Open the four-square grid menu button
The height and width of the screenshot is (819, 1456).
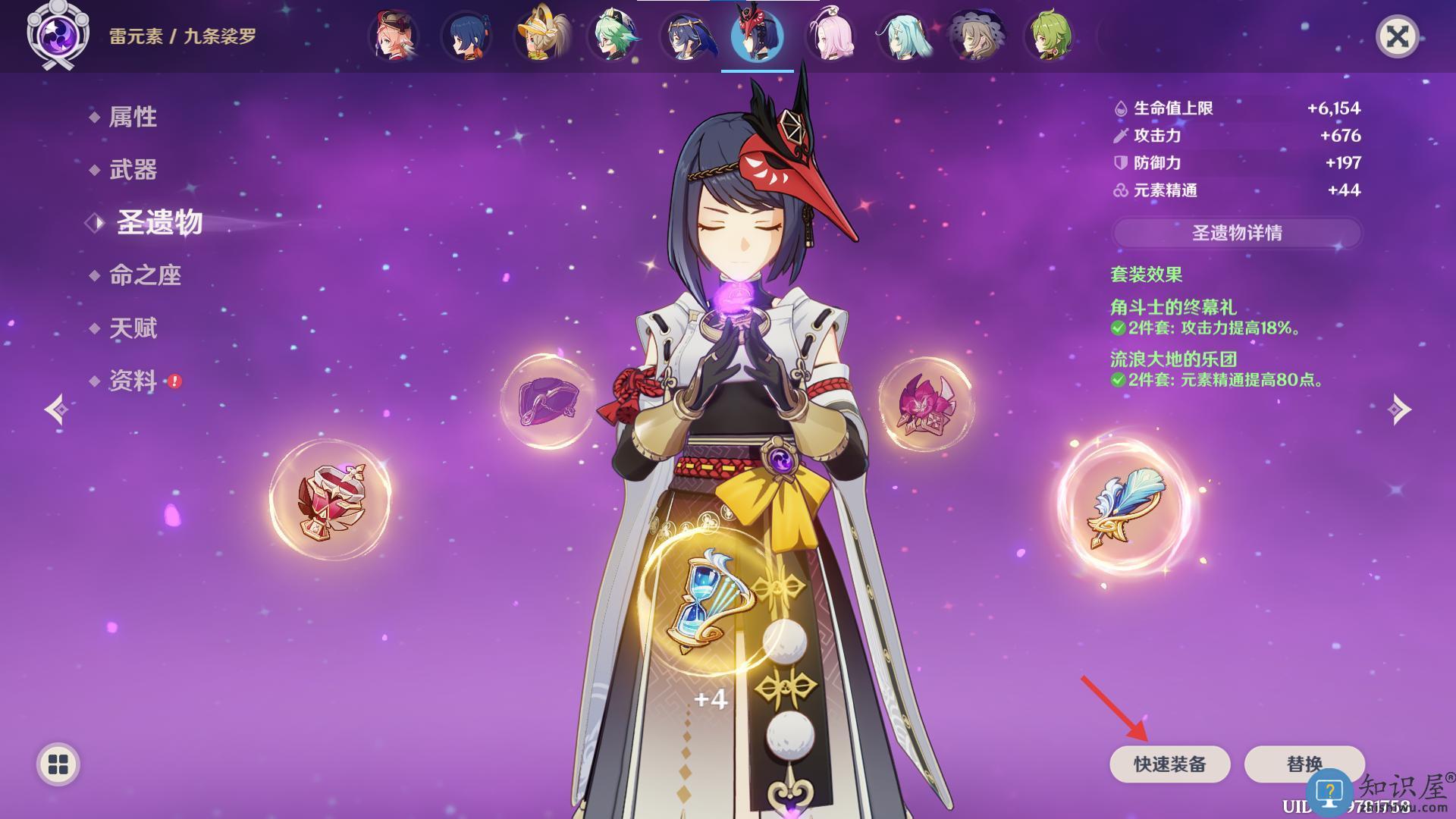[x=58, y=764]
